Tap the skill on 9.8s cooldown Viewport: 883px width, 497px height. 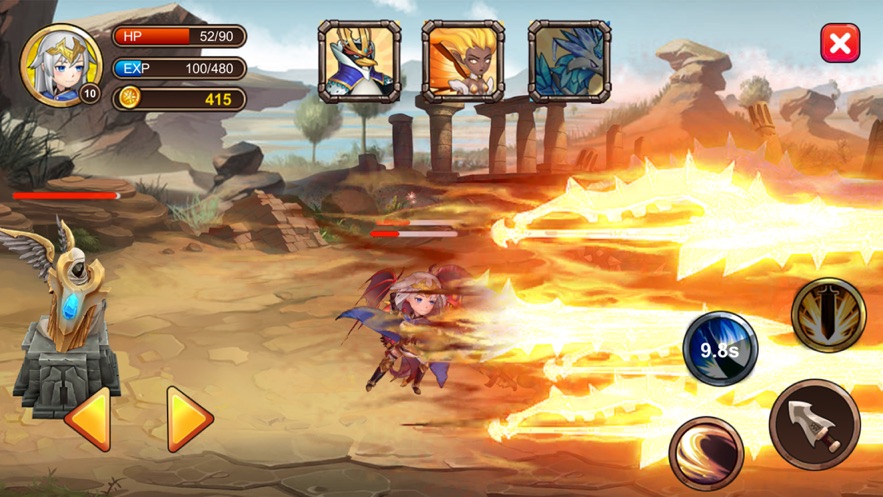point(720,349)
